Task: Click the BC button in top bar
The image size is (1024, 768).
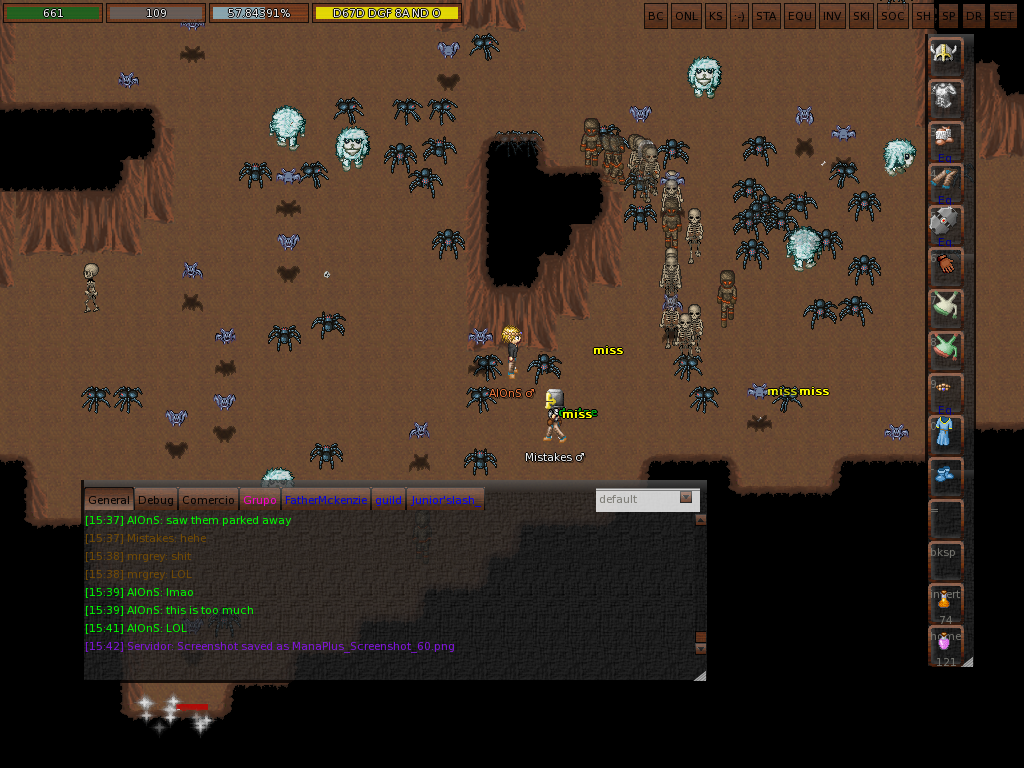Action: tap(655, 16)
